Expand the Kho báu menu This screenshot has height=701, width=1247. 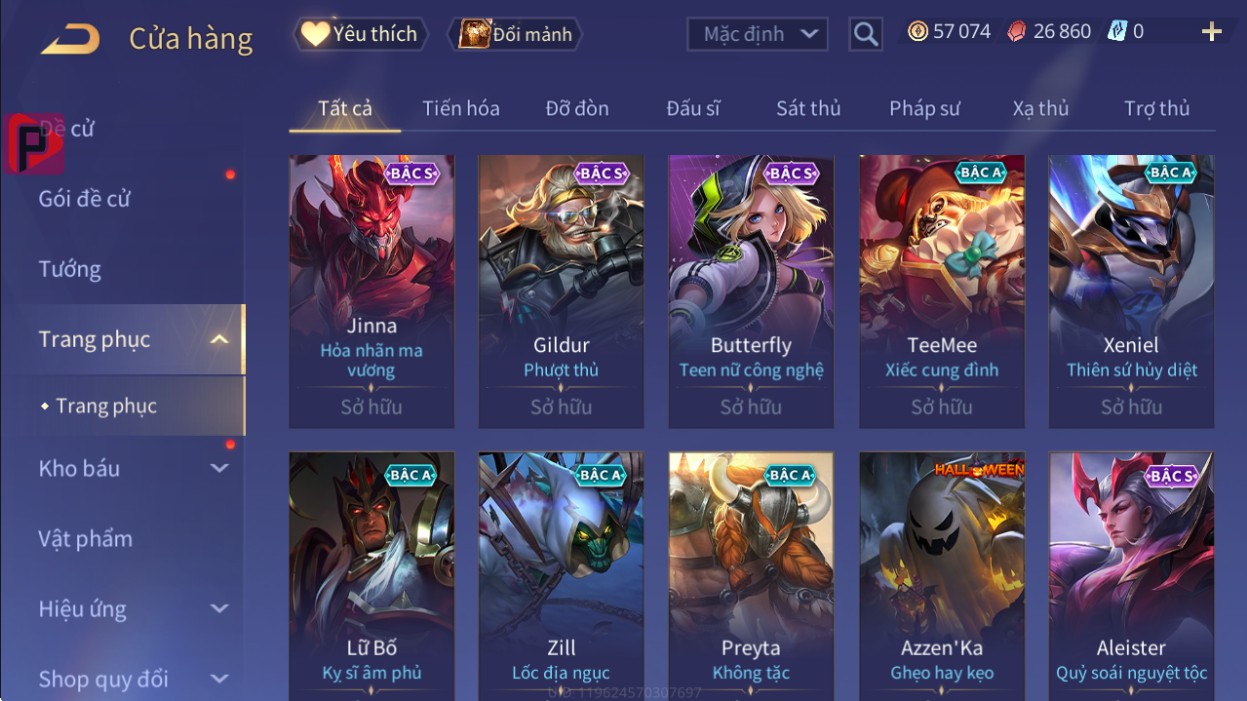130,468
